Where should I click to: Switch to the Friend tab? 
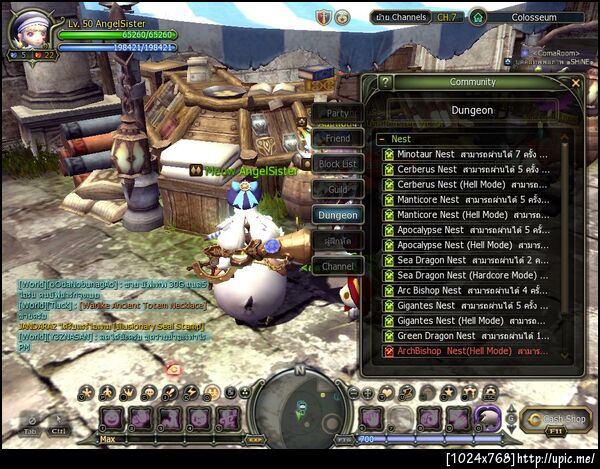click(x=337, y=139)
